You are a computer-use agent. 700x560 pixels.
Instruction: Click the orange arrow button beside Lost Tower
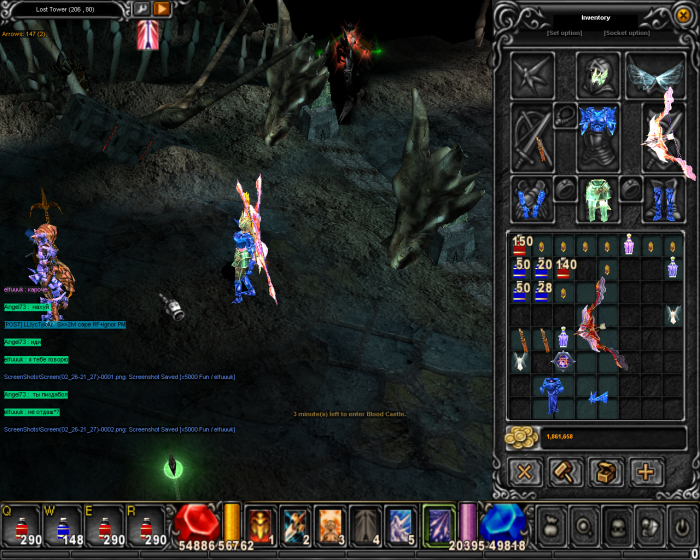pos(162,8)
